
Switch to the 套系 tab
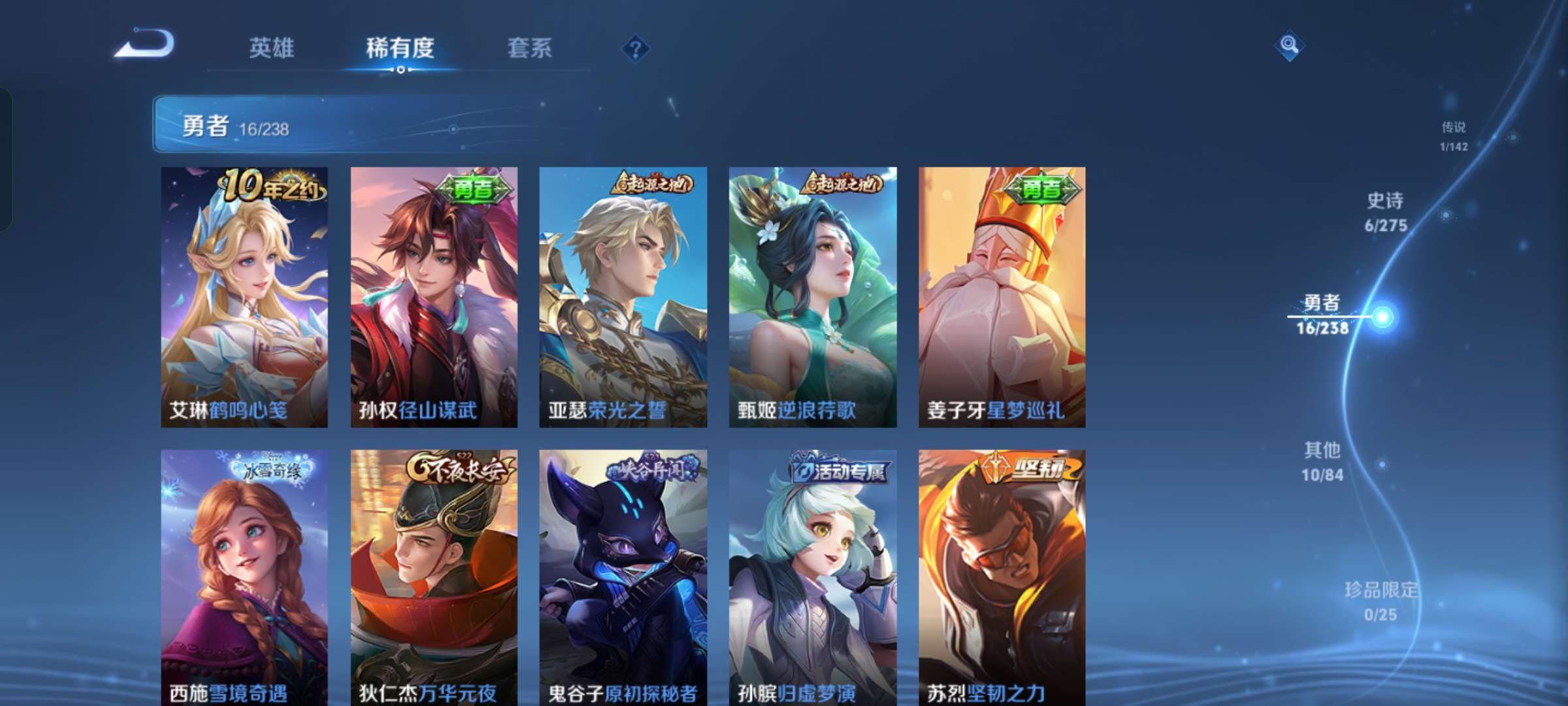(x=531, y=48)
